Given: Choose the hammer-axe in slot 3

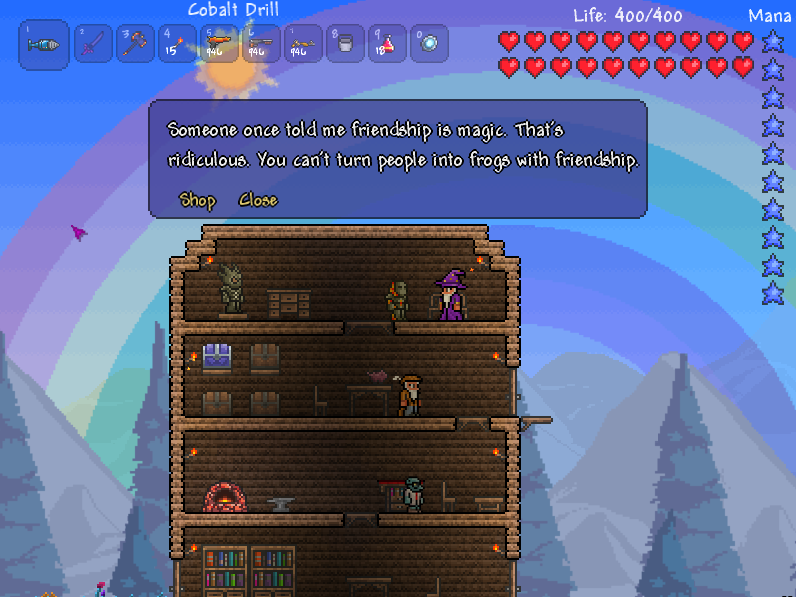Looking at the screenshot, I should [x=135, y=44].
